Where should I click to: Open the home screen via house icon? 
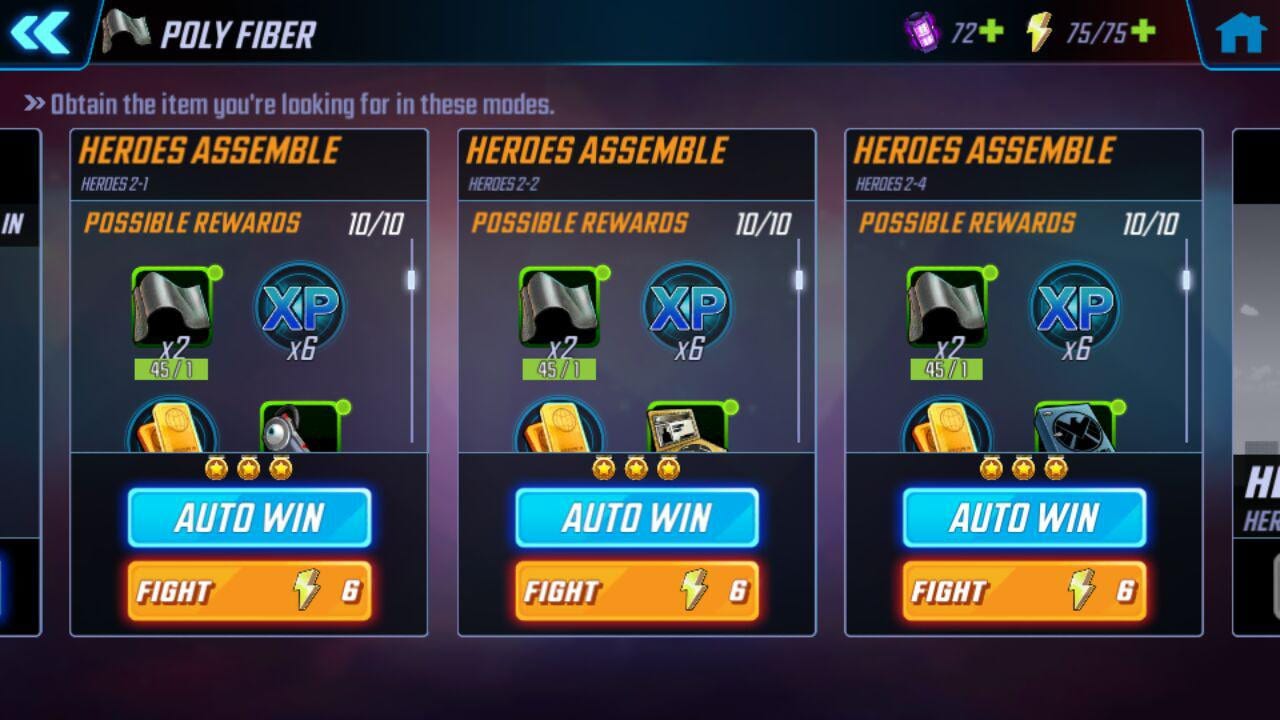1240,33
